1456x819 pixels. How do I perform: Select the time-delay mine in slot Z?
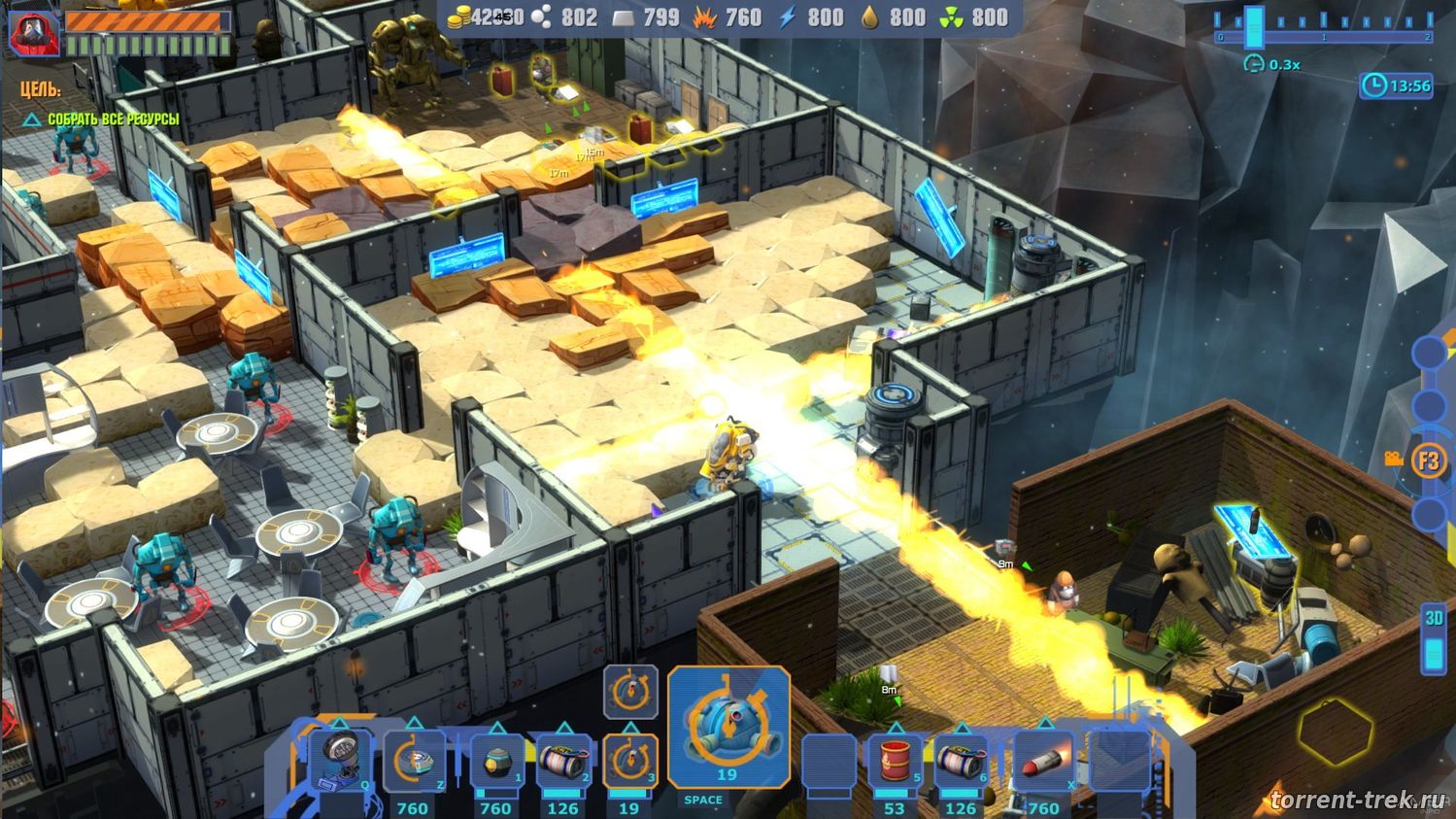415,762
